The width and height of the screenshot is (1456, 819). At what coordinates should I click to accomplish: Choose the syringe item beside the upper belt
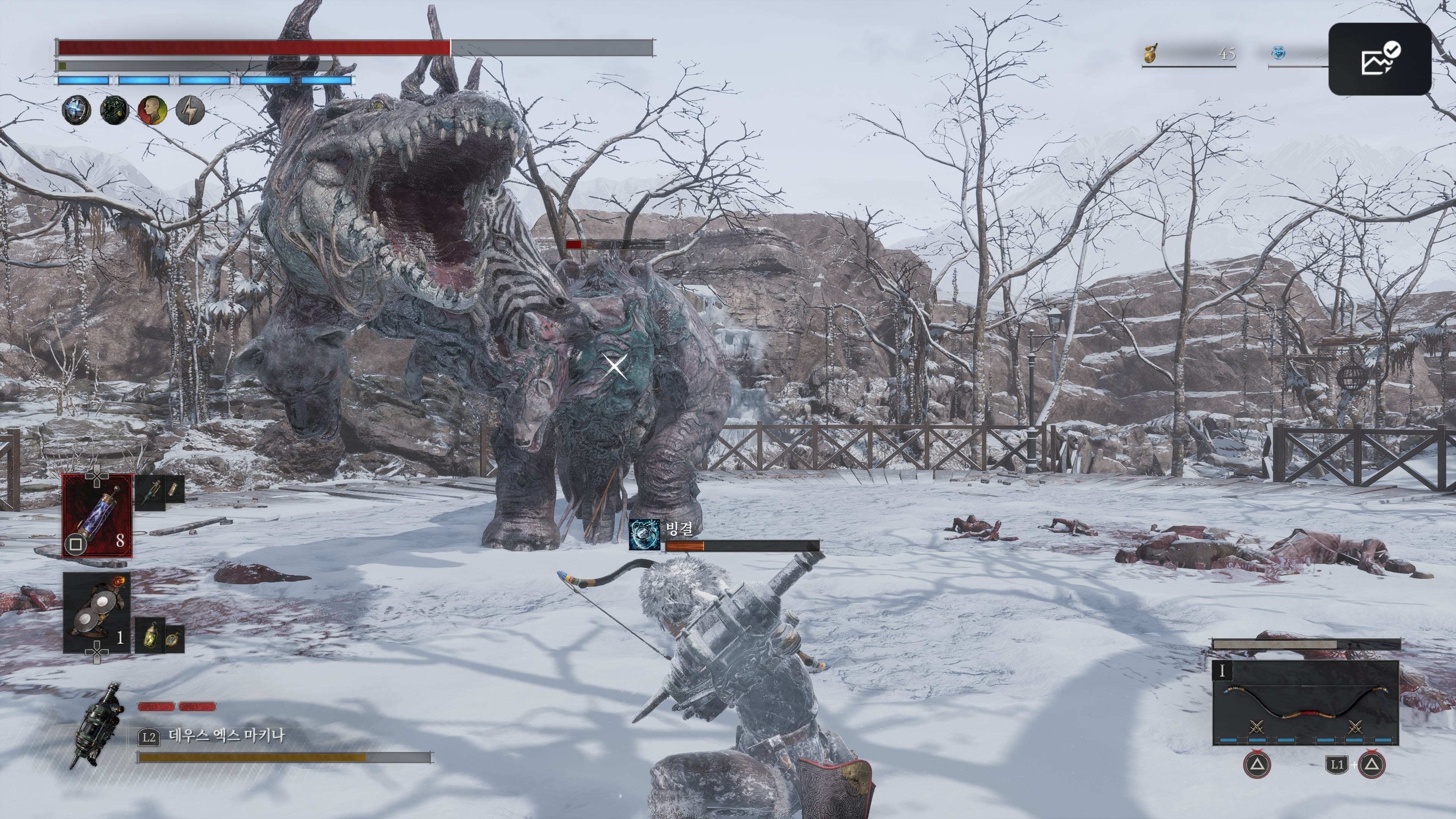pos(150,492)
